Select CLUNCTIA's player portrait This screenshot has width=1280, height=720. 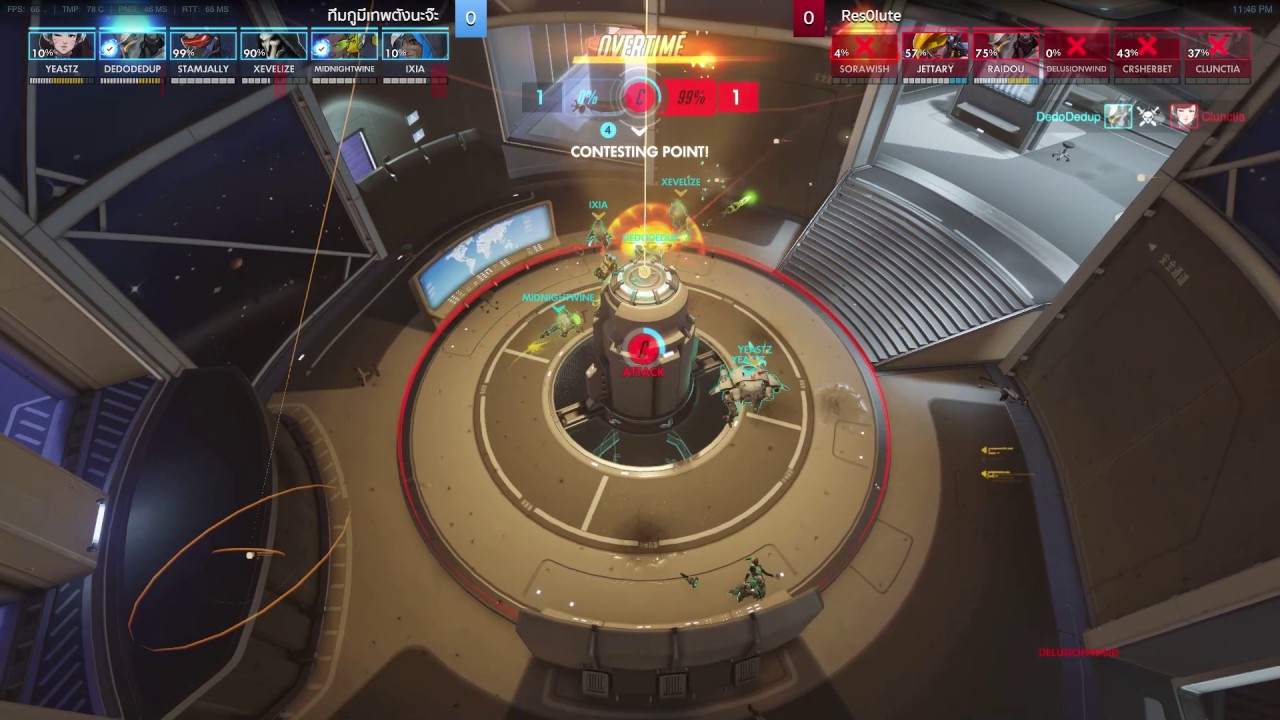click(1217, 47)
